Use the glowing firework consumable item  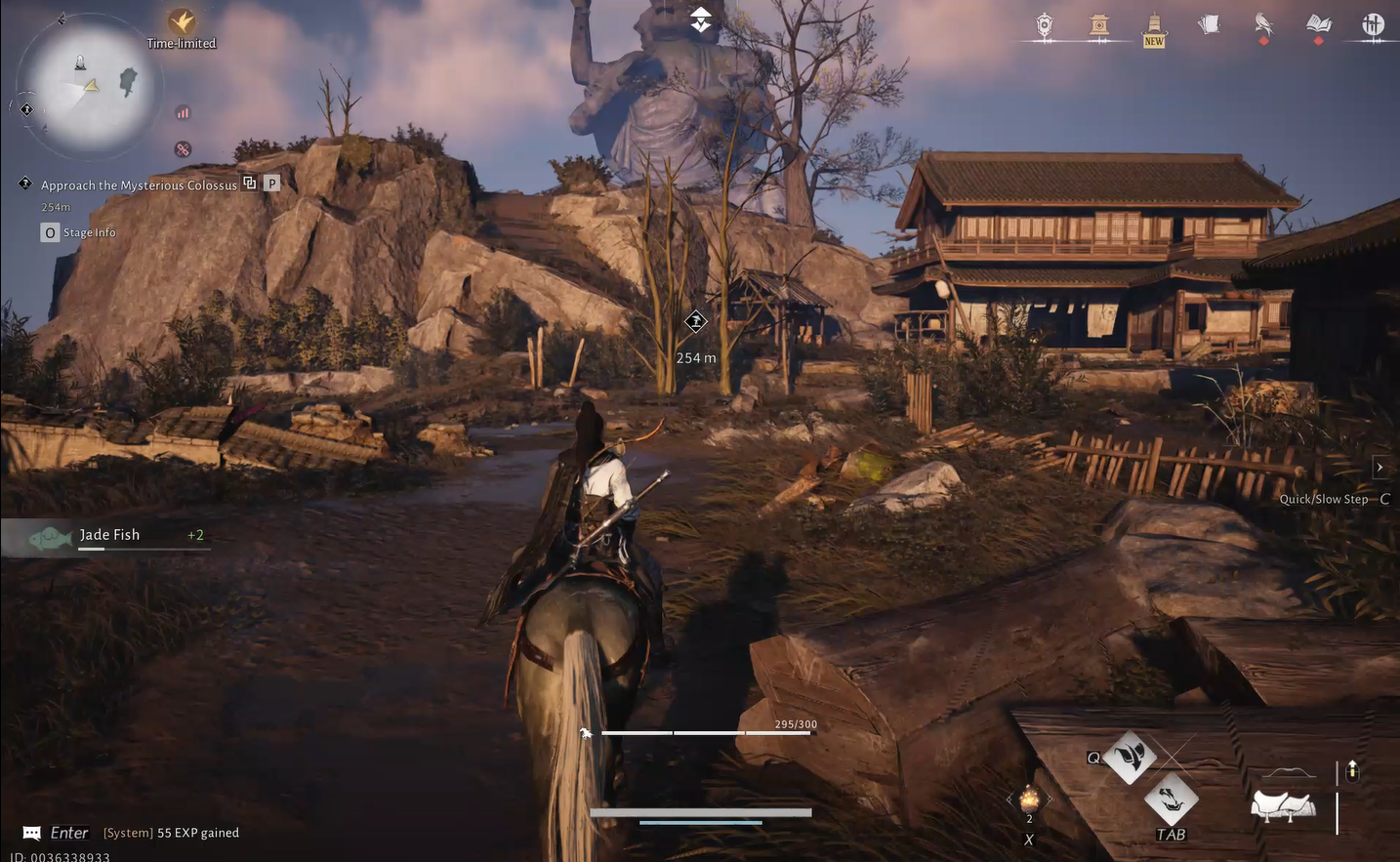point(1029,800)
